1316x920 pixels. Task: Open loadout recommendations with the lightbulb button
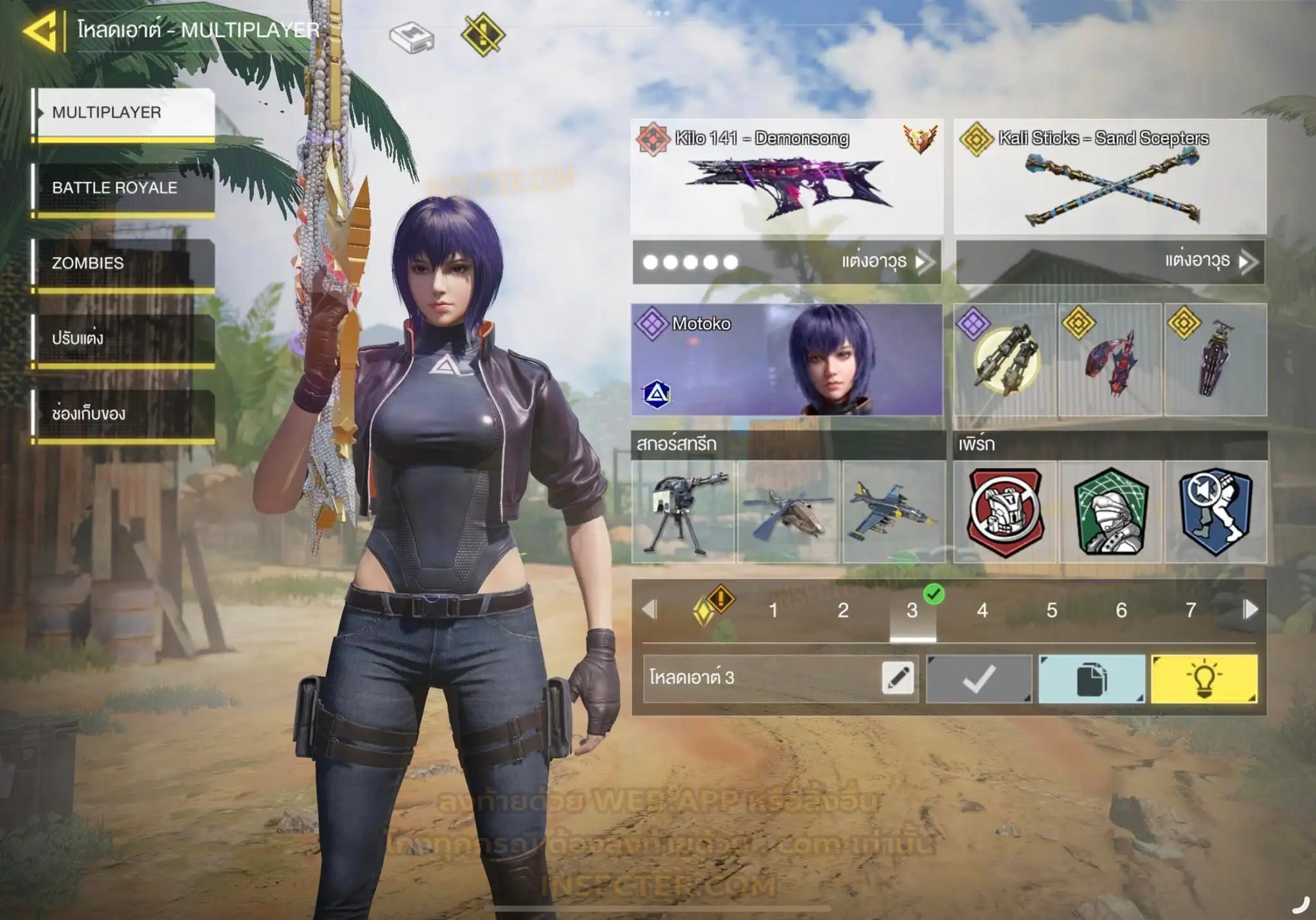pos(1204,679)
